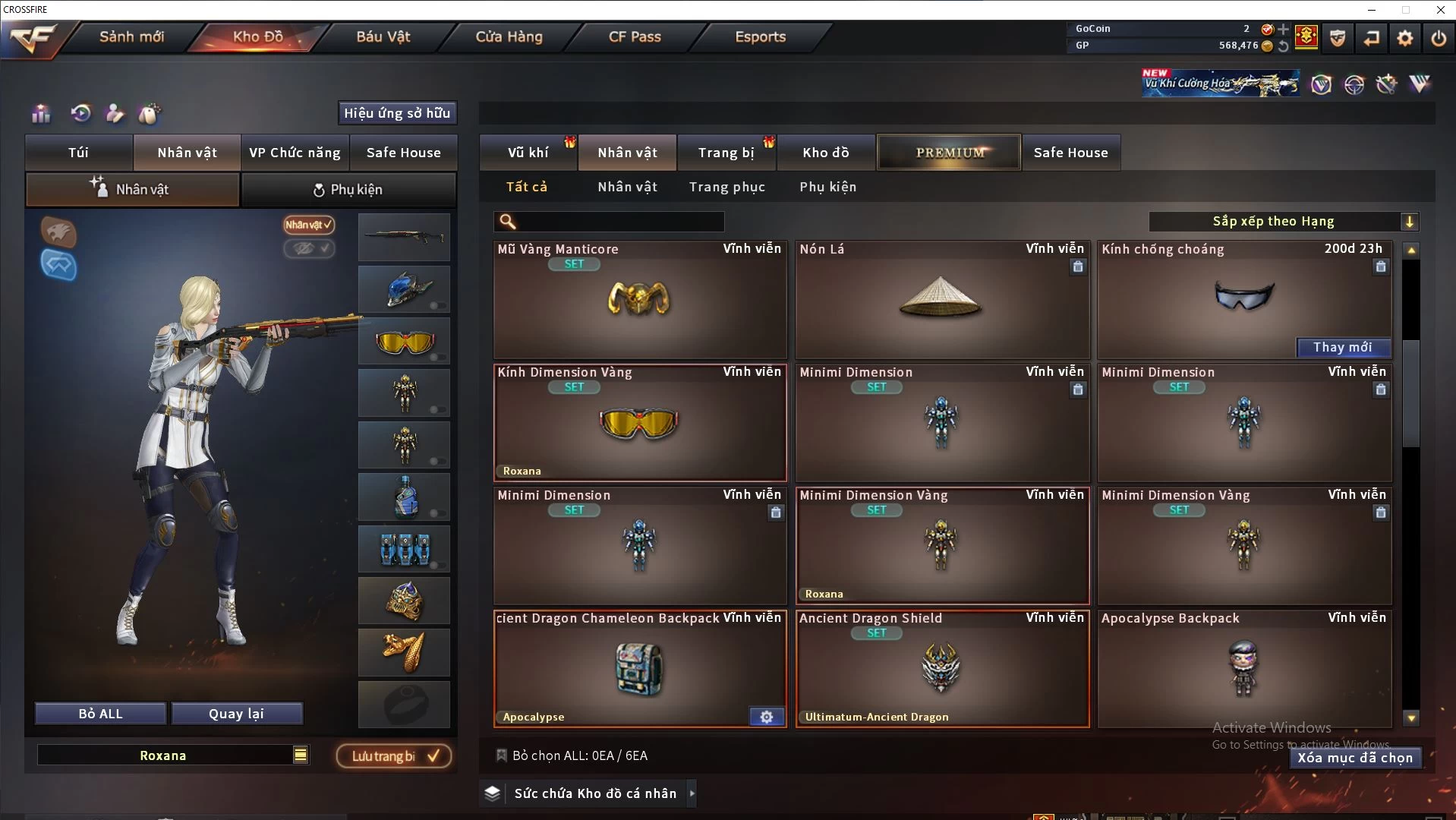Screen dimensions: 1456x820
Task: Open the Sắp xếp theo Hạng sort dropdown
Action: [x=1283, y=222]
